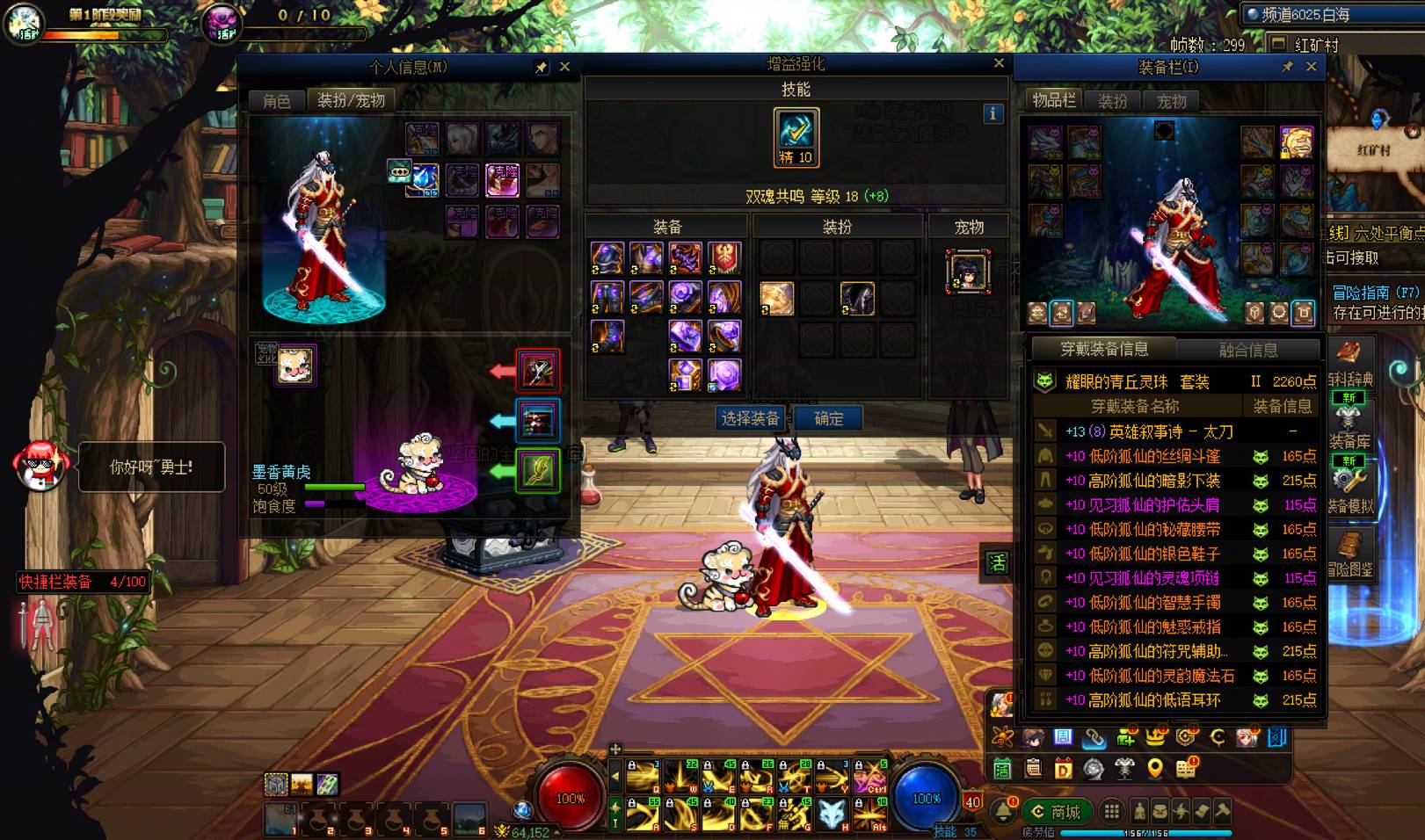Open the 冒险图鉴 book icon
The width and height of the screenshot is (1425, 840).
click(x=1349, y=554)
